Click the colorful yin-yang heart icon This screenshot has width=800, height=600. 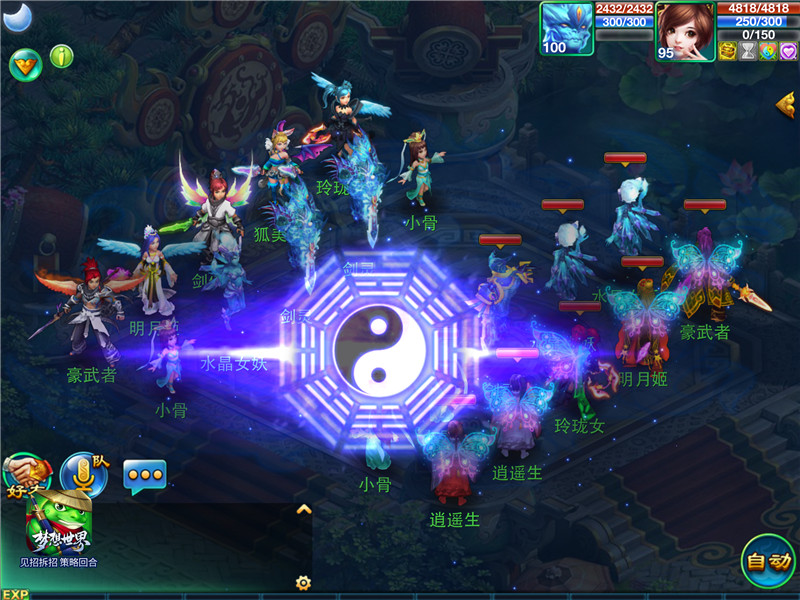coord(767,51)
